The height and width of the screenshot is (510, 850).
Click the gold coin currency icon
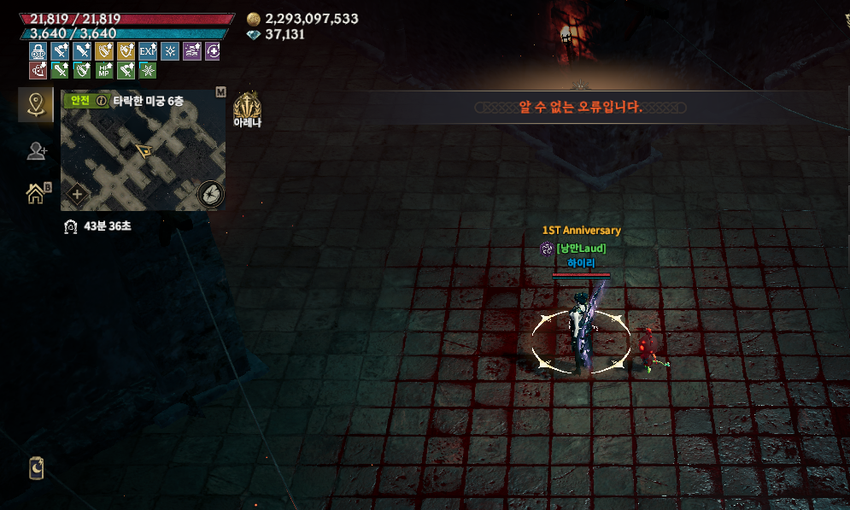(x=253, y=19)
